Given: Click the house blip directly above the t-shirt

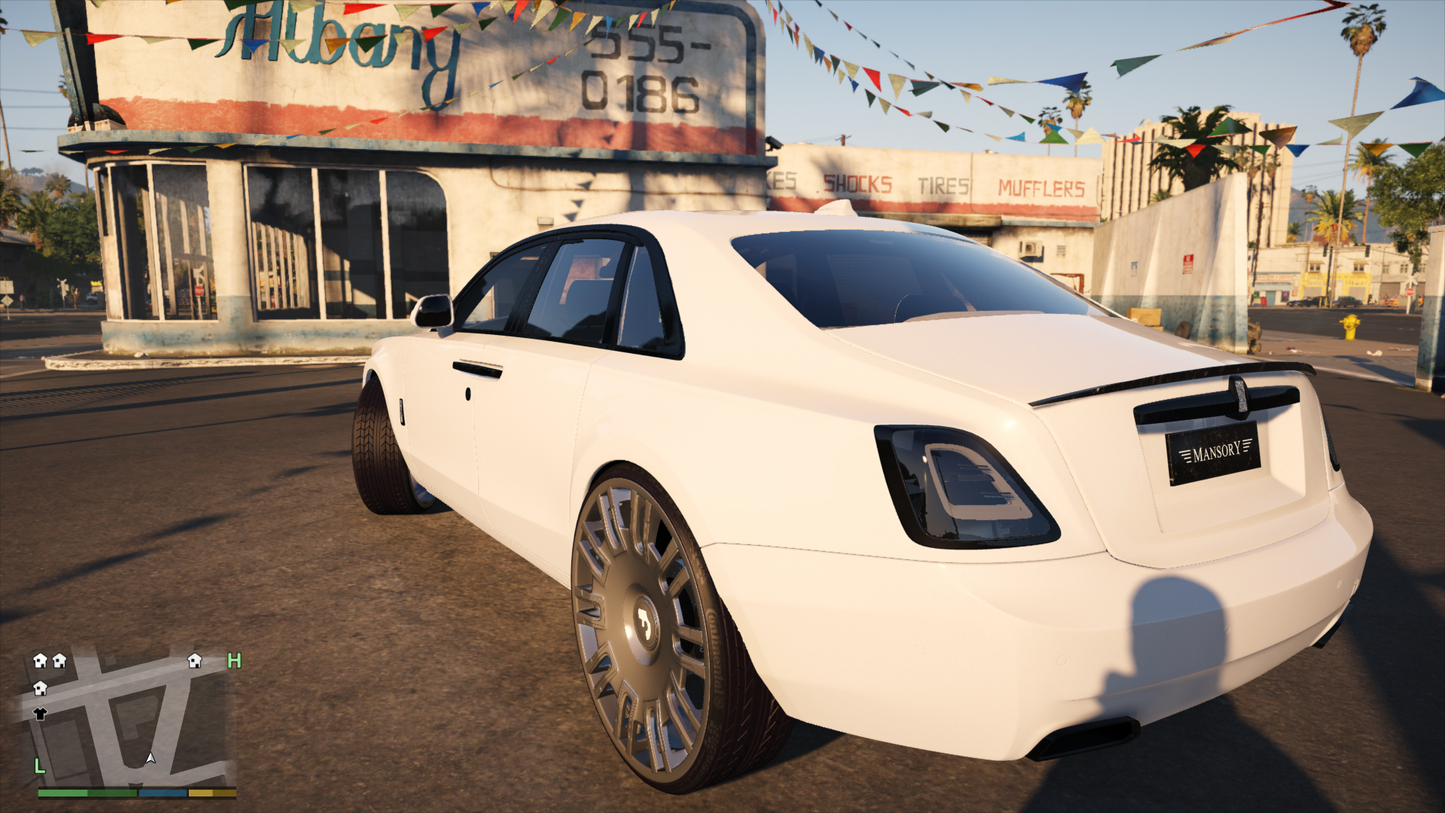Looking at the screenshot, I should pyautogui.click(x=40, y=688).
